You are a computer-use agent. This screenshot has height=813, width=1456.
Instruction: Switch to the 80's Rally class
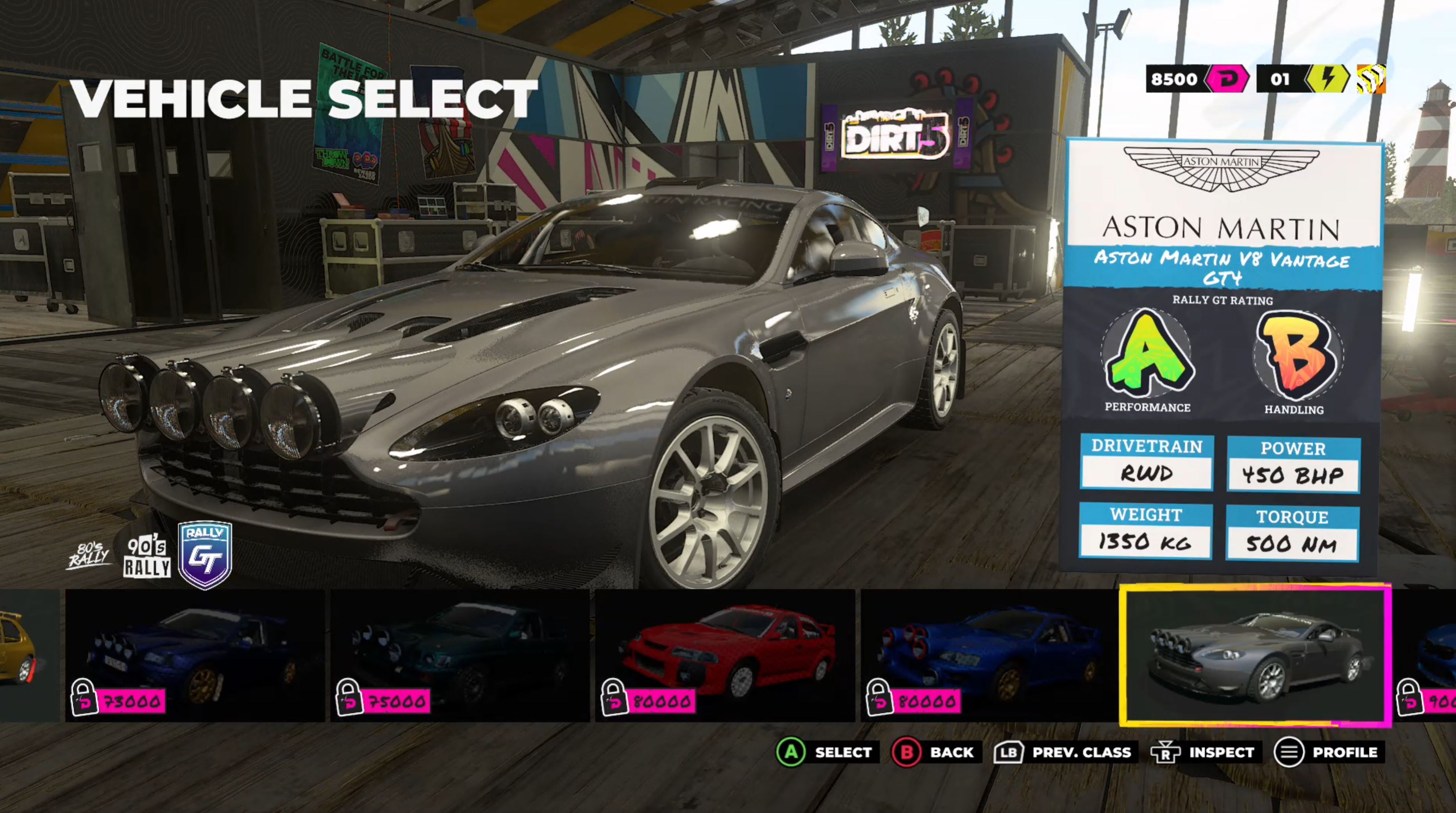click(89, 556)
